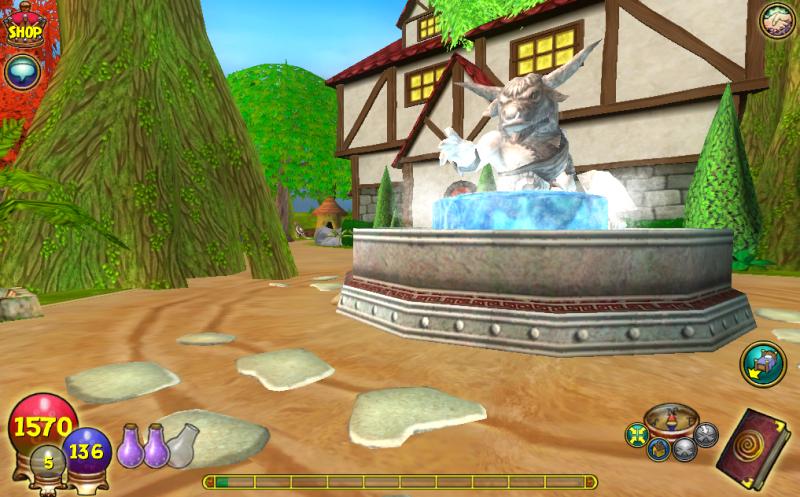800x497 pixels.
Task: Open the friends list handshake icon
Action: 776,21
